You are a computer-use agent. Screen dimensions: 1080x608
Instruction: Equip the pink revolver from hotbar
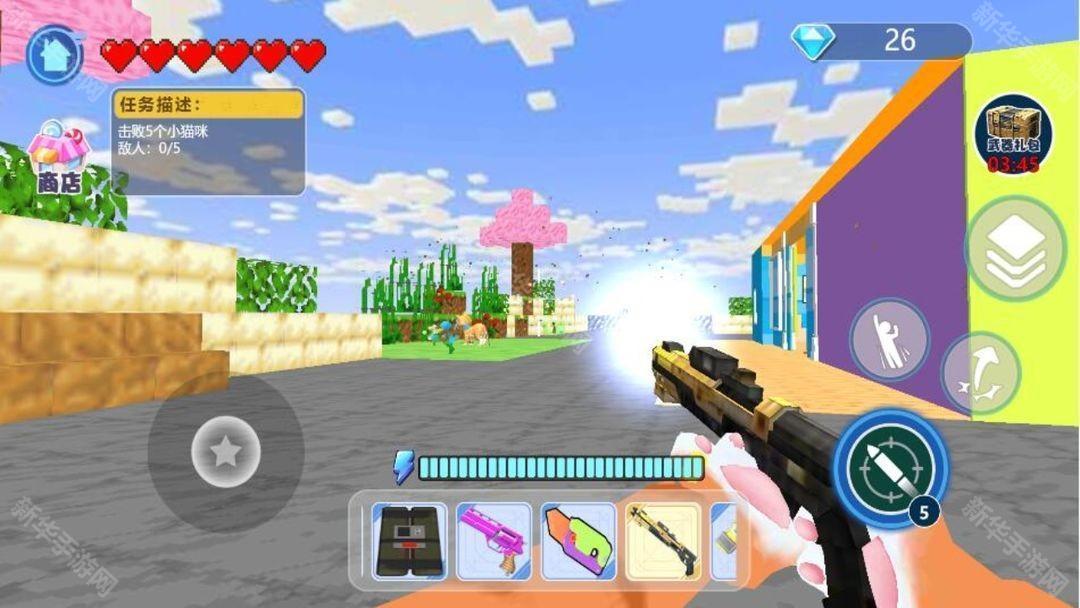(494, 541)
